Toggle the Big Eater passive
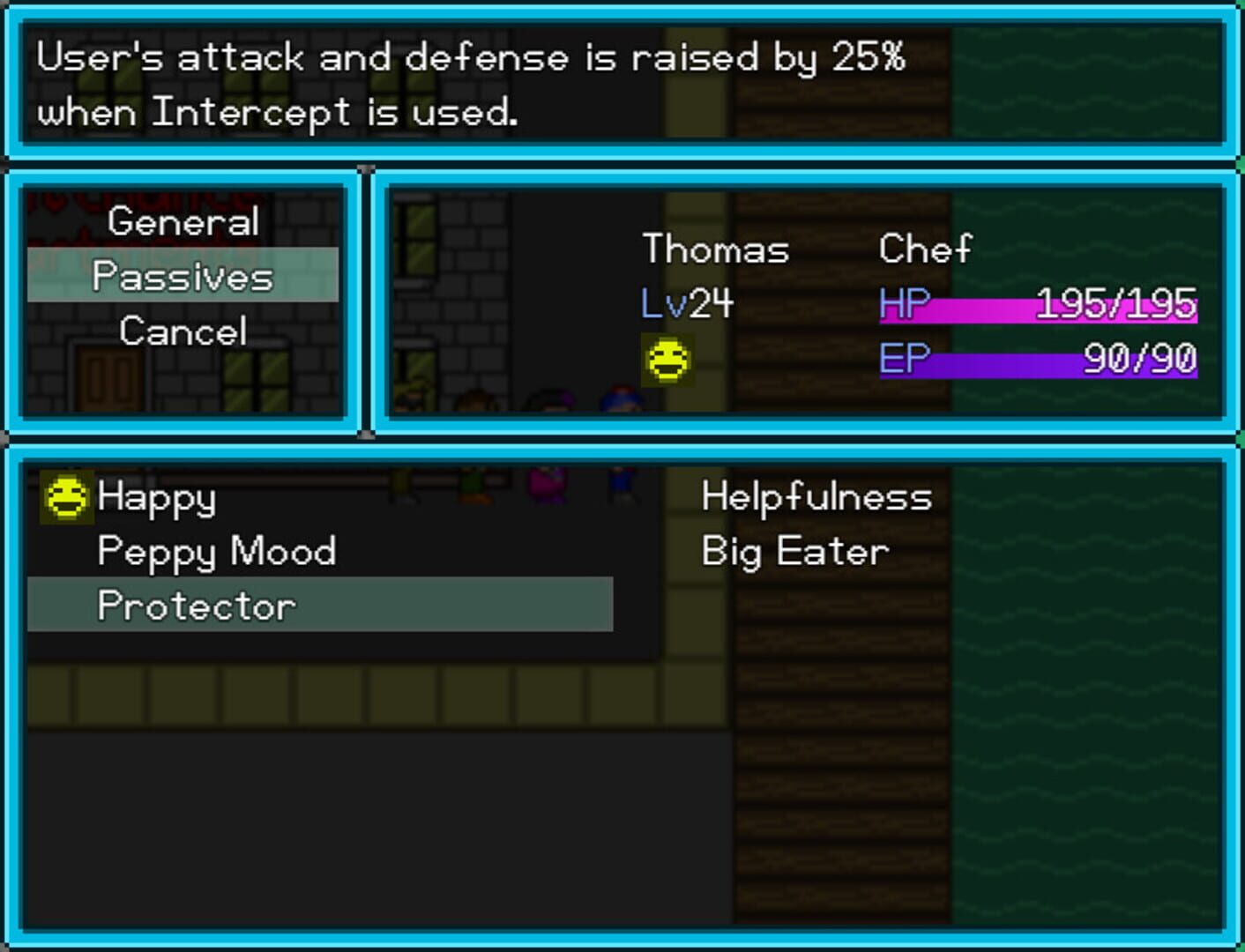The height and width of the screenshot is (952, 1245). coord(793,550)
